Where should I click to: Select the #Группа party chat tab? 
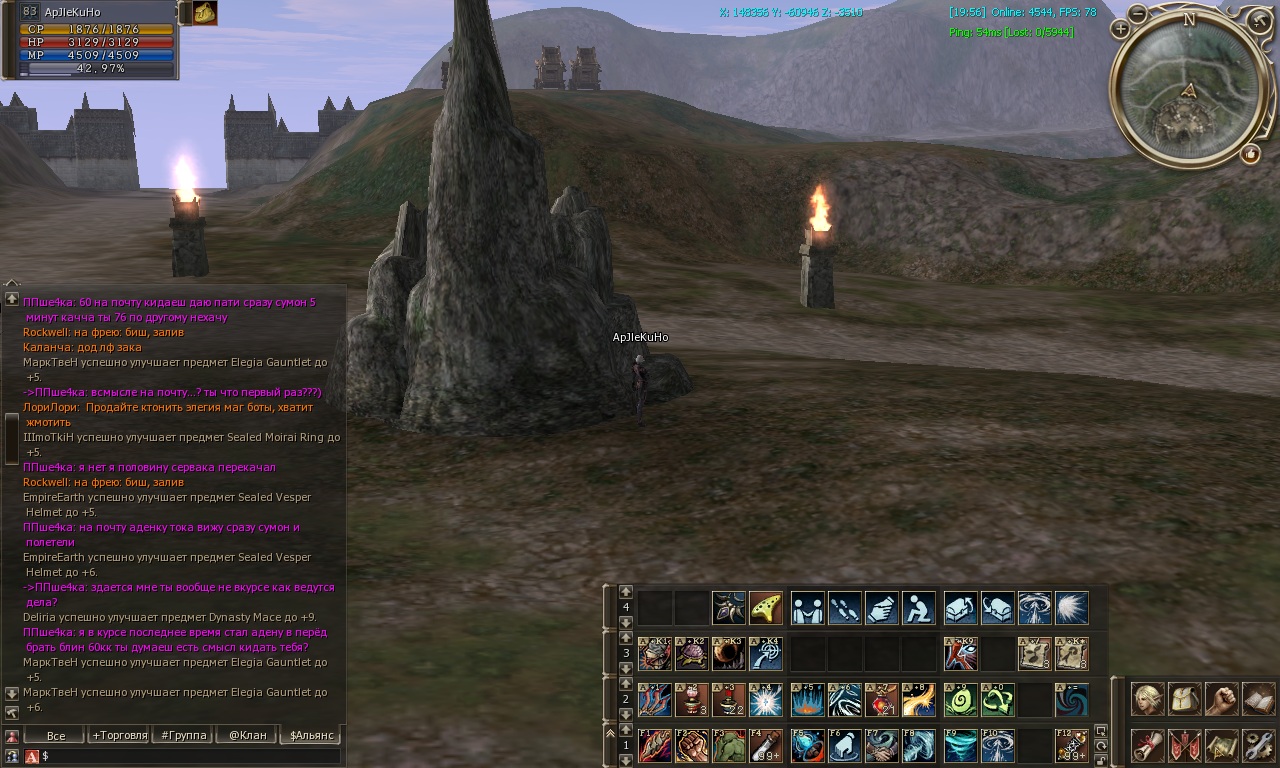183,735
